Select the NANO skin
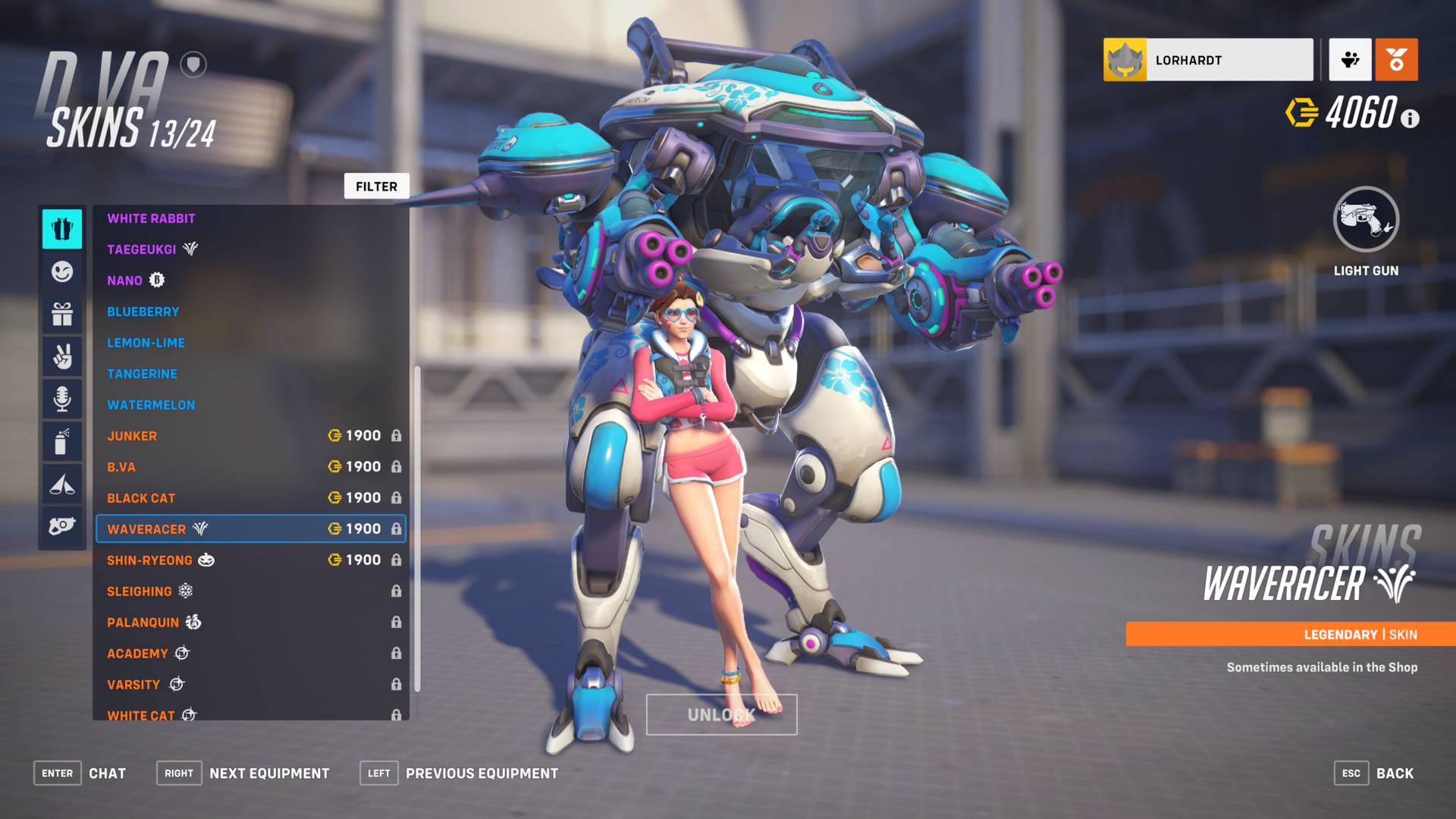1456x819 pixels. point(124,280)
